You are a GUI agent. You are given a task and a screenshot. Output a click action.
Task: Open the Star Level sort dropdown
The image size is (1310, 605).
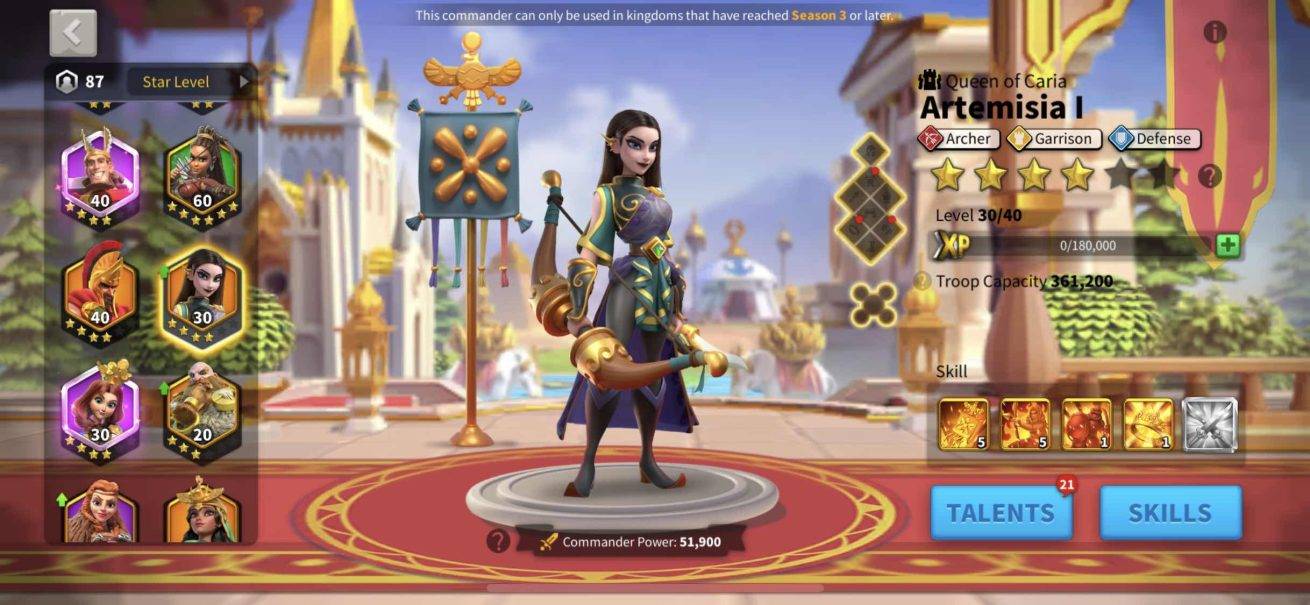point(190,82)
